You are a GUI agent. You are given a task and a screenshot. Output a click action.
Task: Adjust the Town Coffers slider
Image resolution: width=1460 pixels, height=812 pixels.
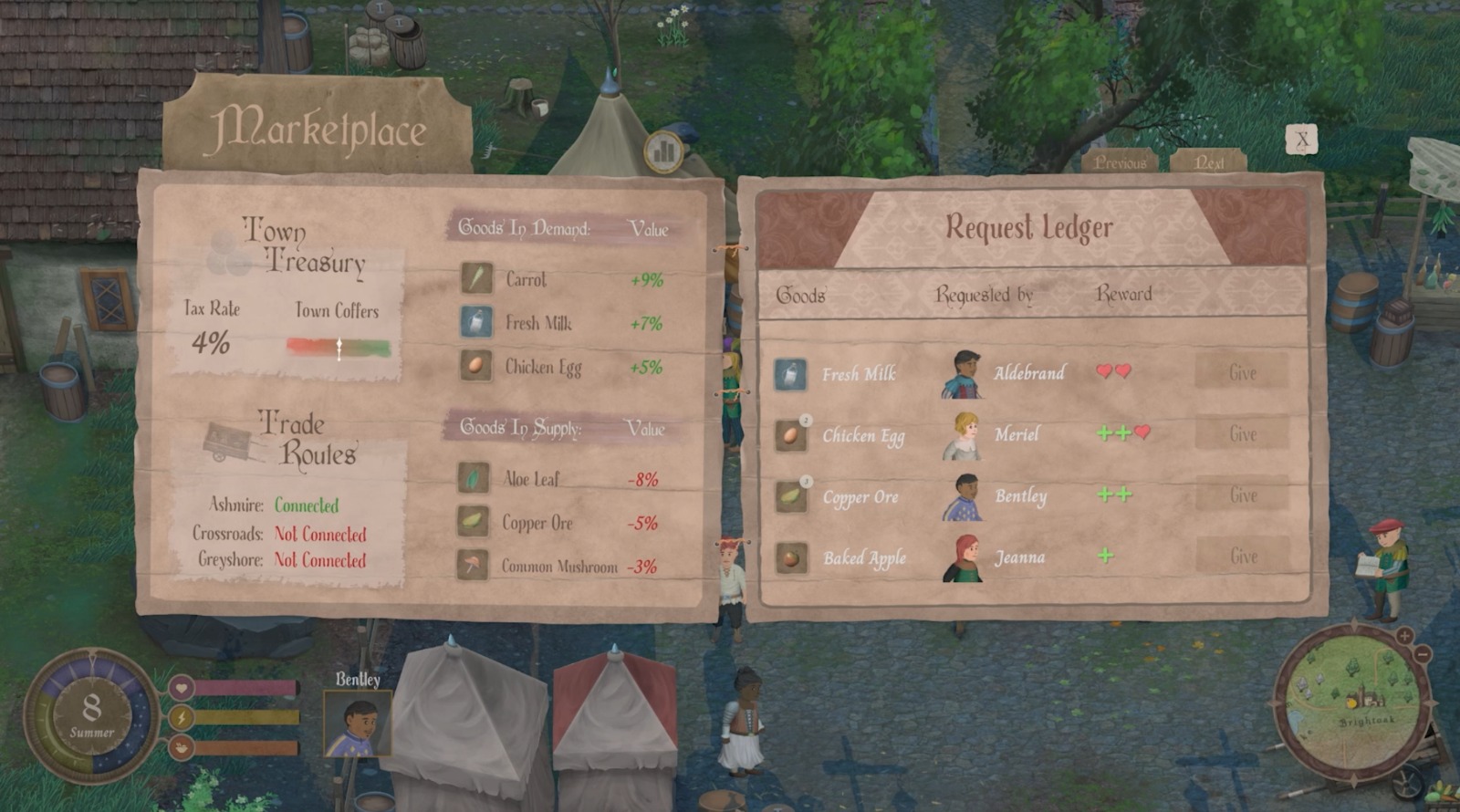(x=339, y=348)
